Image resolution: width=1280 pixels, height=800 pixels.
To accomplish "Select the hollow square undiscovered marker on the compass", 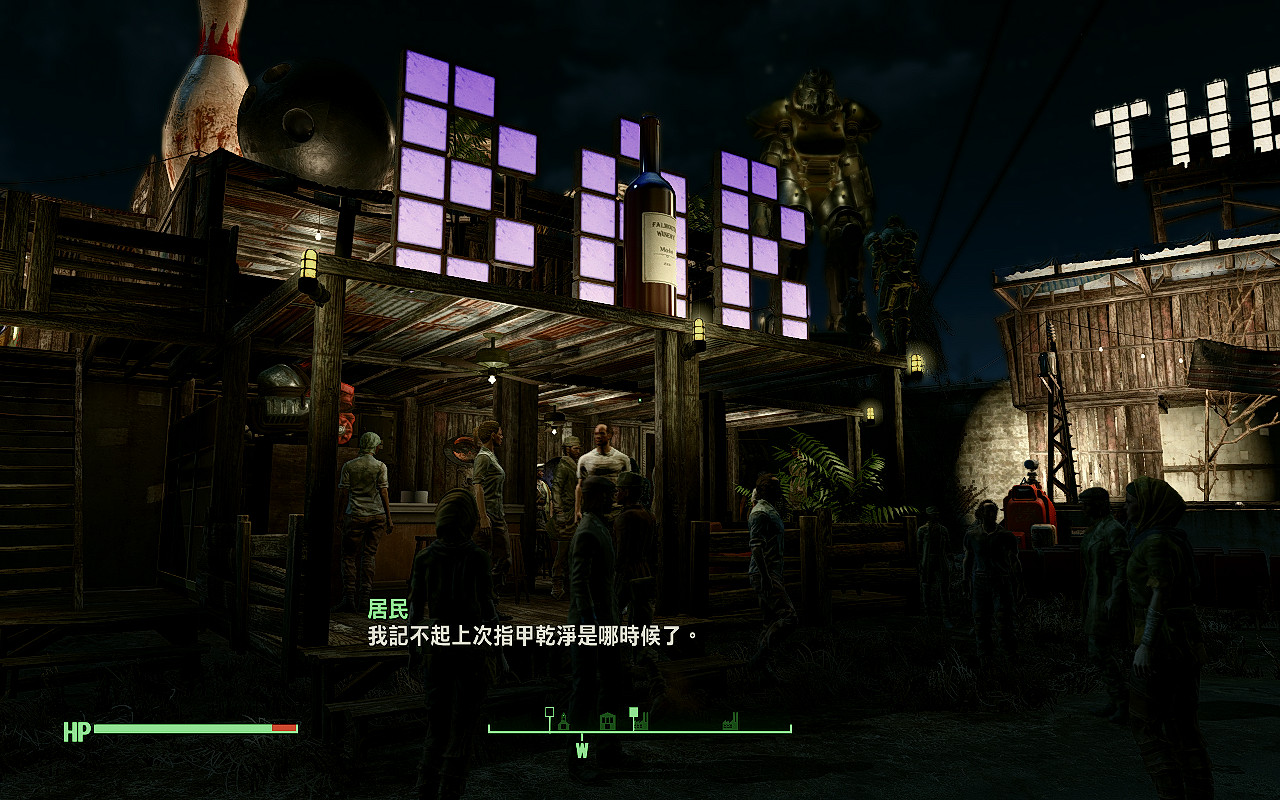I will [550, 711].
